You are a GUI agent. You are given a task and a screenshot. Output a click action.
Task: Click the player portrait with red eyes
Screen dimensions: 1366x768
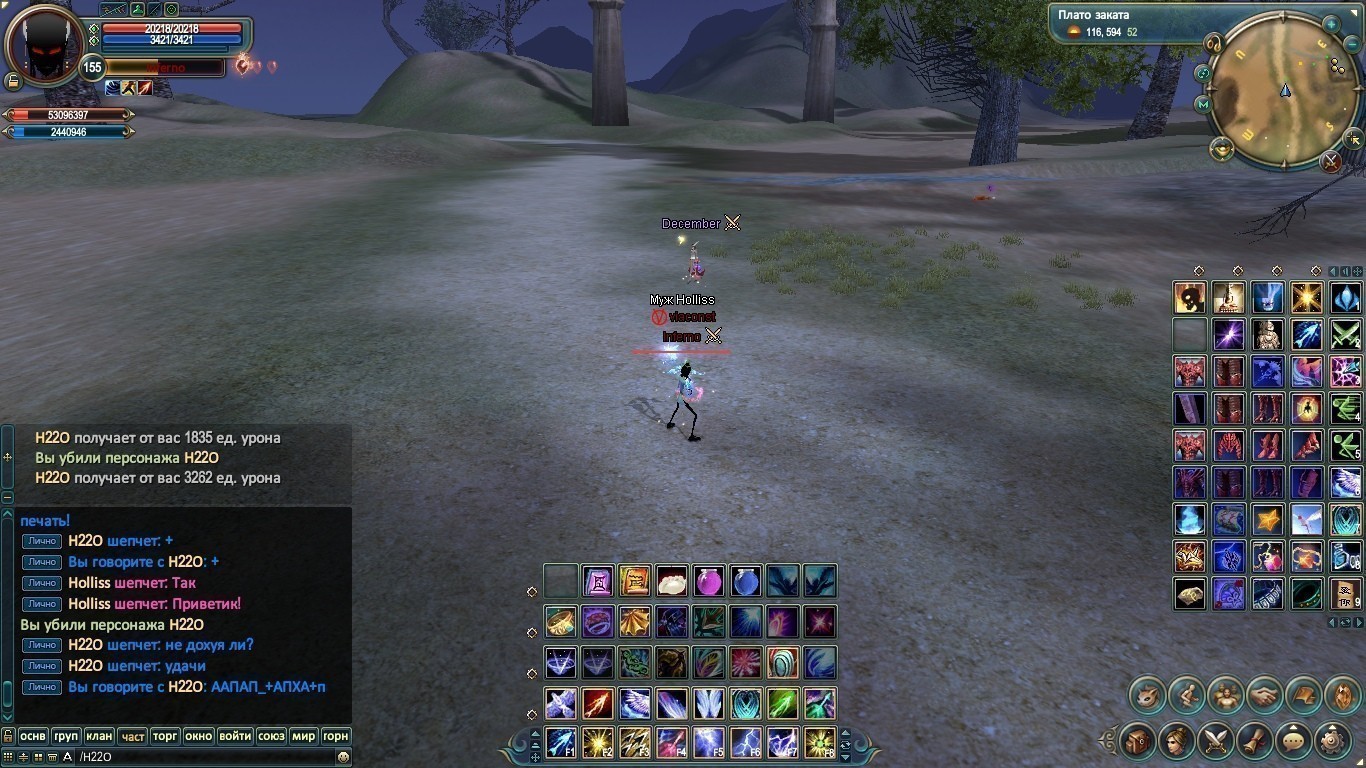[44, 45]
